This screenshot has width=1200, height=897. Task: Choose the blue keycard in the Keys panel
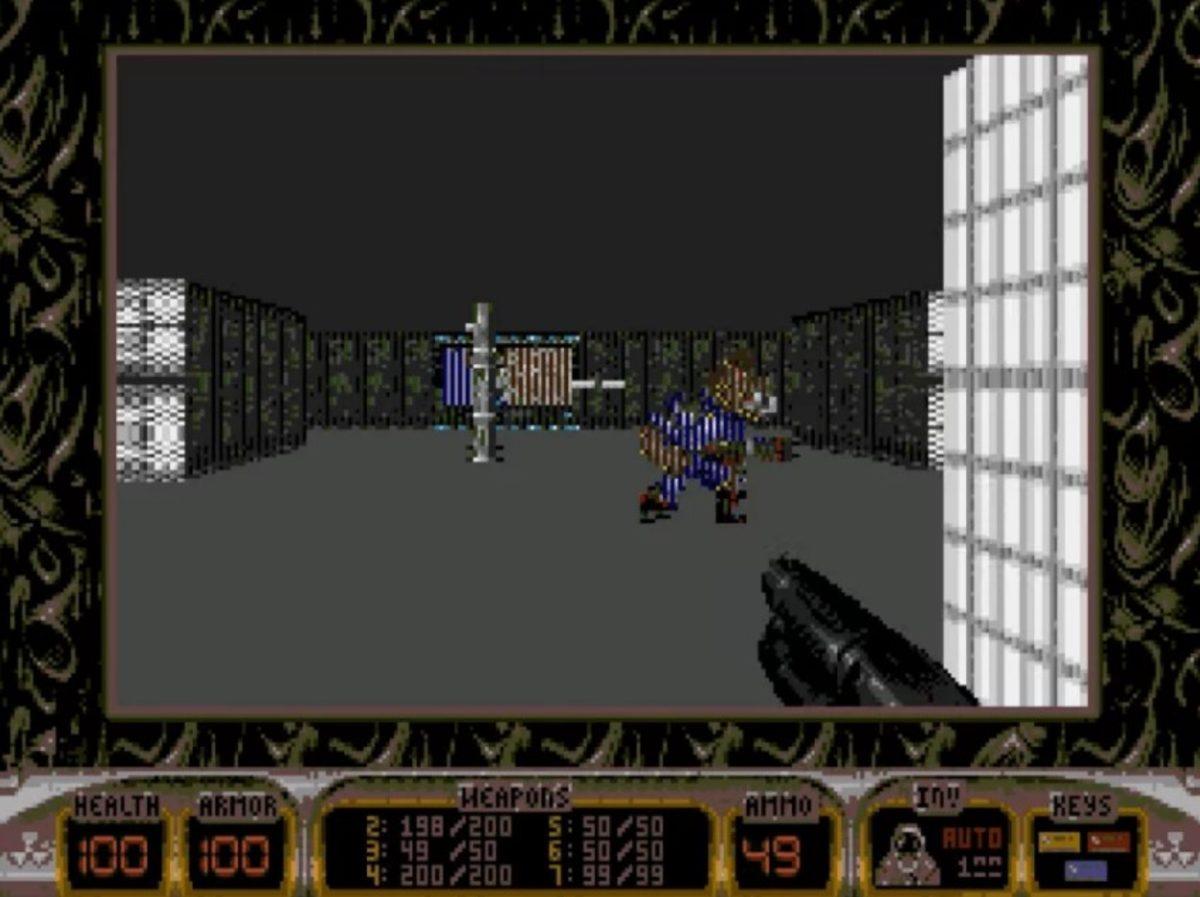[x=1086, y=870]
